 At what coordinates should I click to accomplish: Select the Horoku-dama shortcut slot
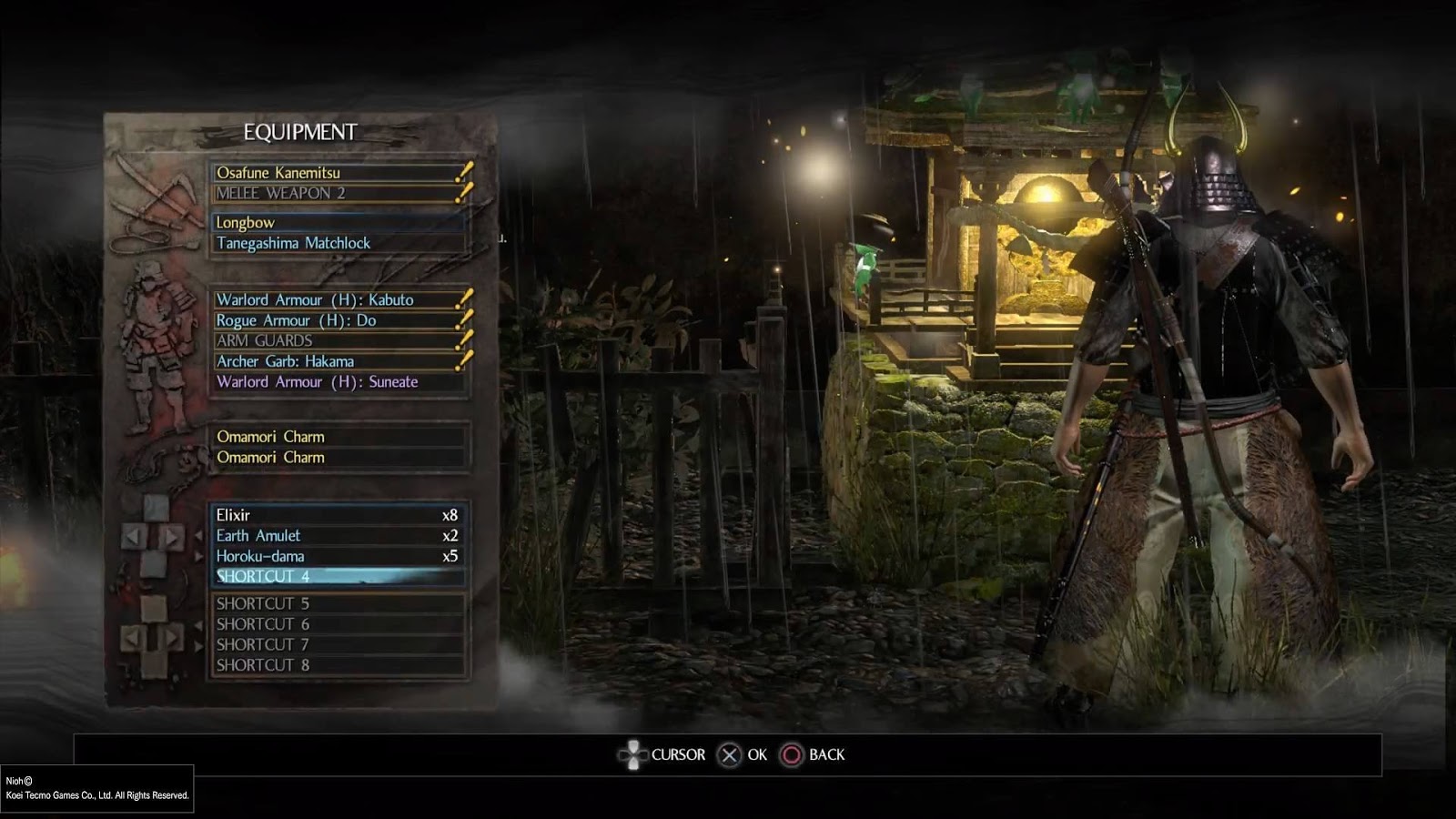click(x=337, y=556)
